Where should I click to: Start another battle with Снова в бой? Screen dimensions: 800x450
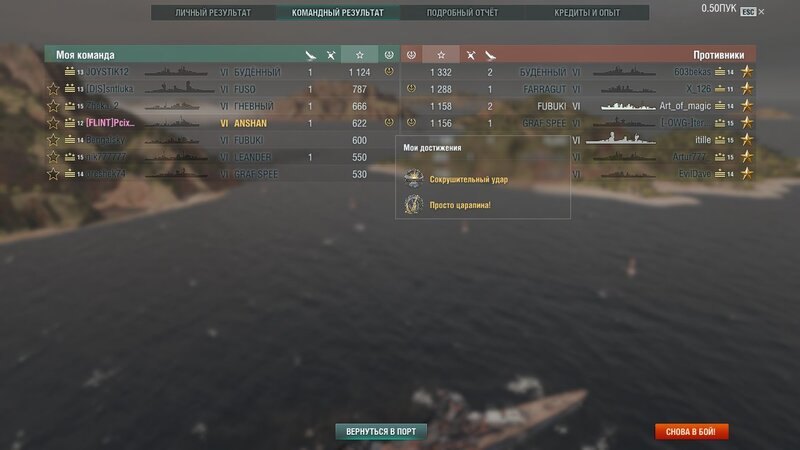692,431
